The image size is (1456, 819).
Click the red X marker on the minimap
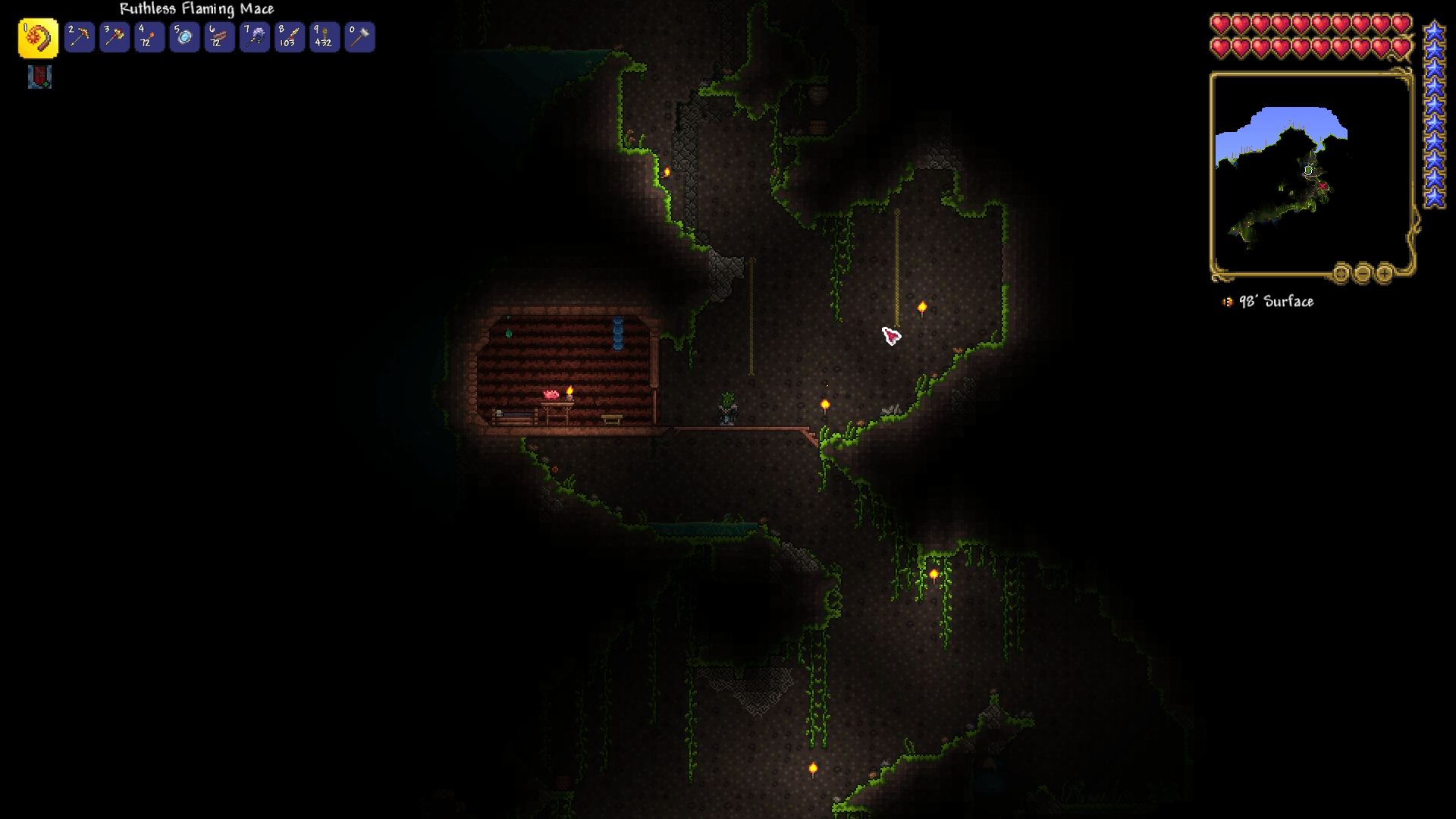1323,187
